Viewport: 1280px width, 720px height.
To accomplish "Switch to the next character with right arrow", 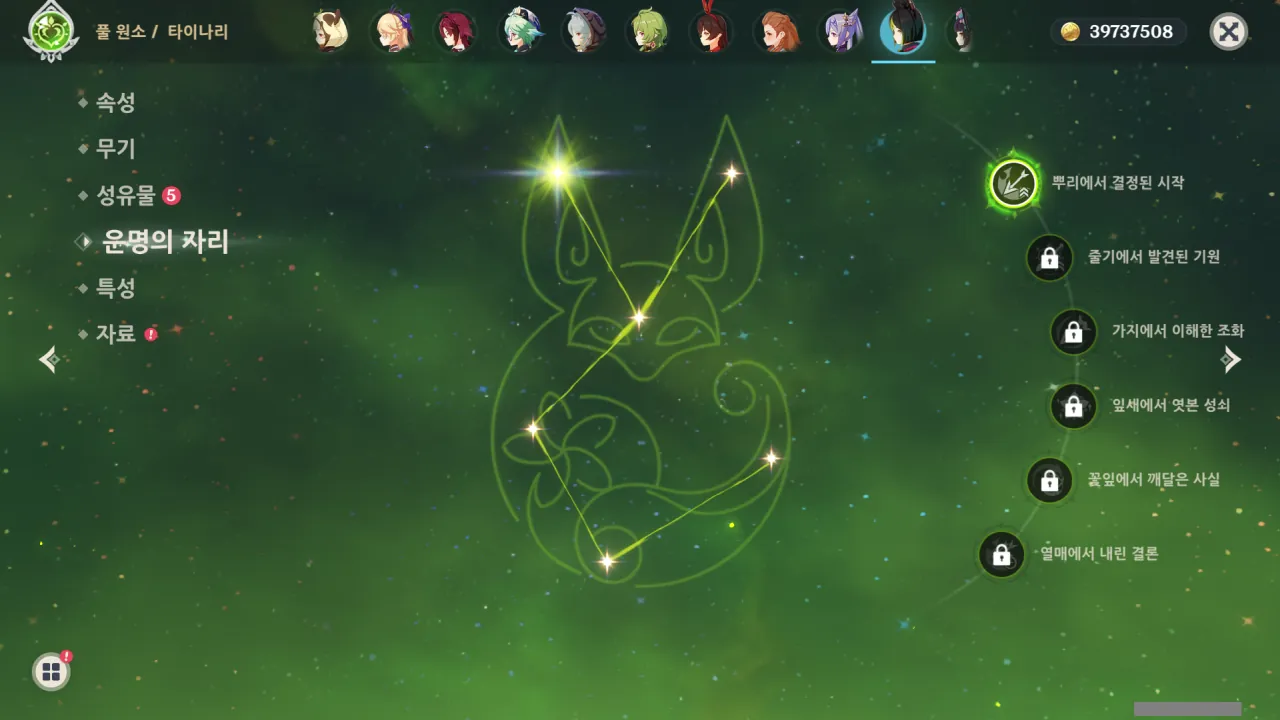I will (x=1232, y=359).
